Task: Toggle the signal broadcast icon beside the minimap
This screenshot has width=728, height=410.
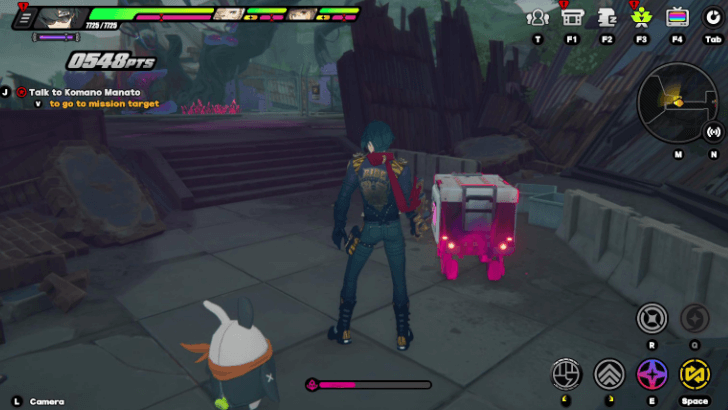Action: click(714, 131)
